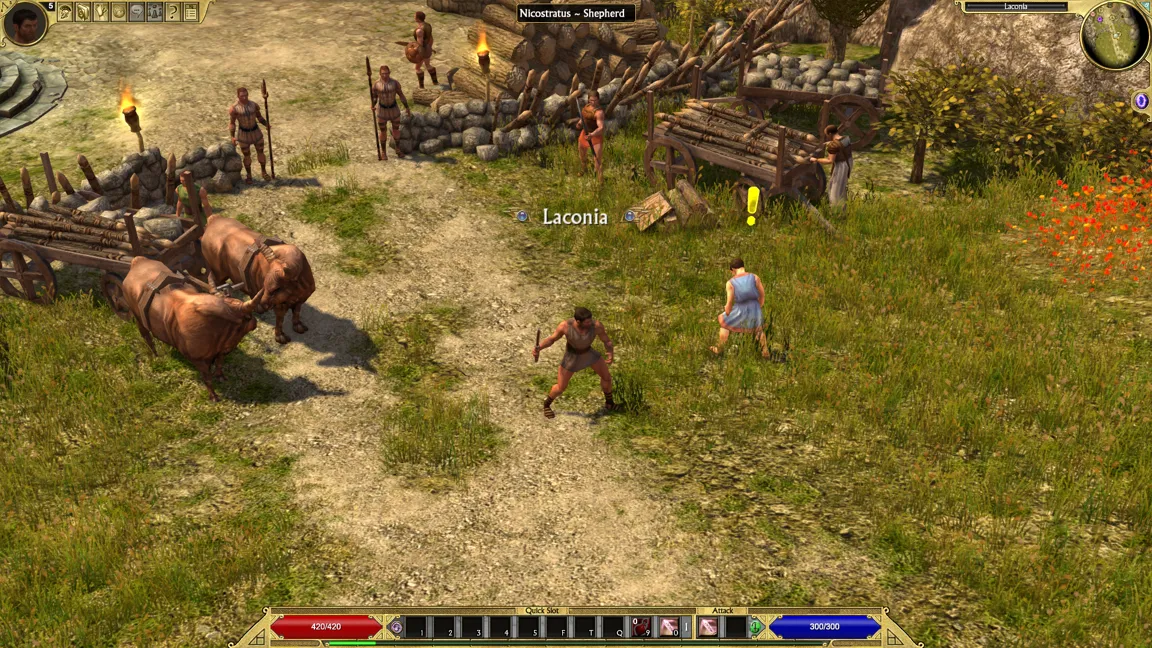
Task: Open the party window icon
Action: pos(155,12)
